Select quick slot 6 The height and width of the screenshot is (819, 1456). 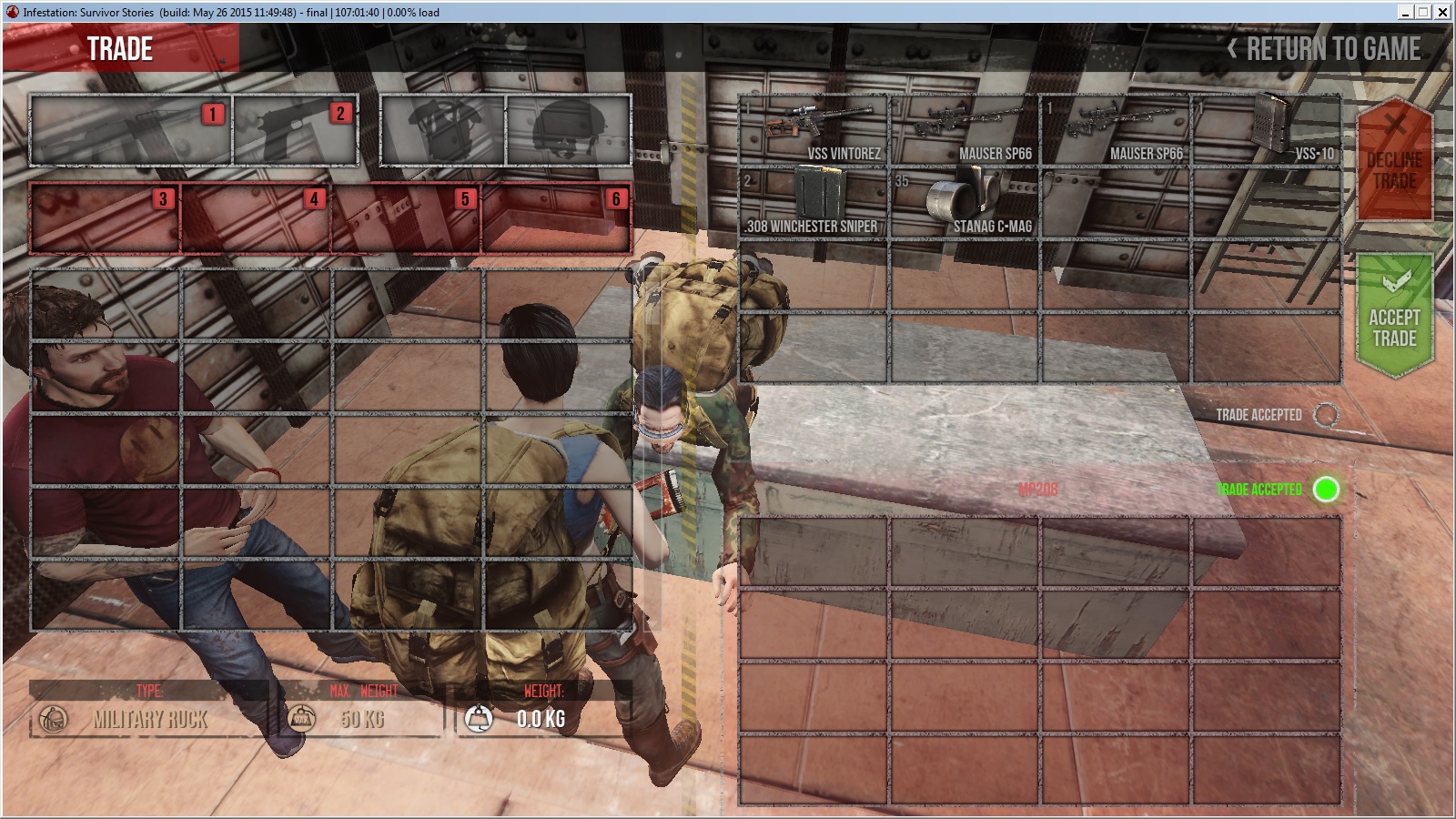click(x=556, y=217)
